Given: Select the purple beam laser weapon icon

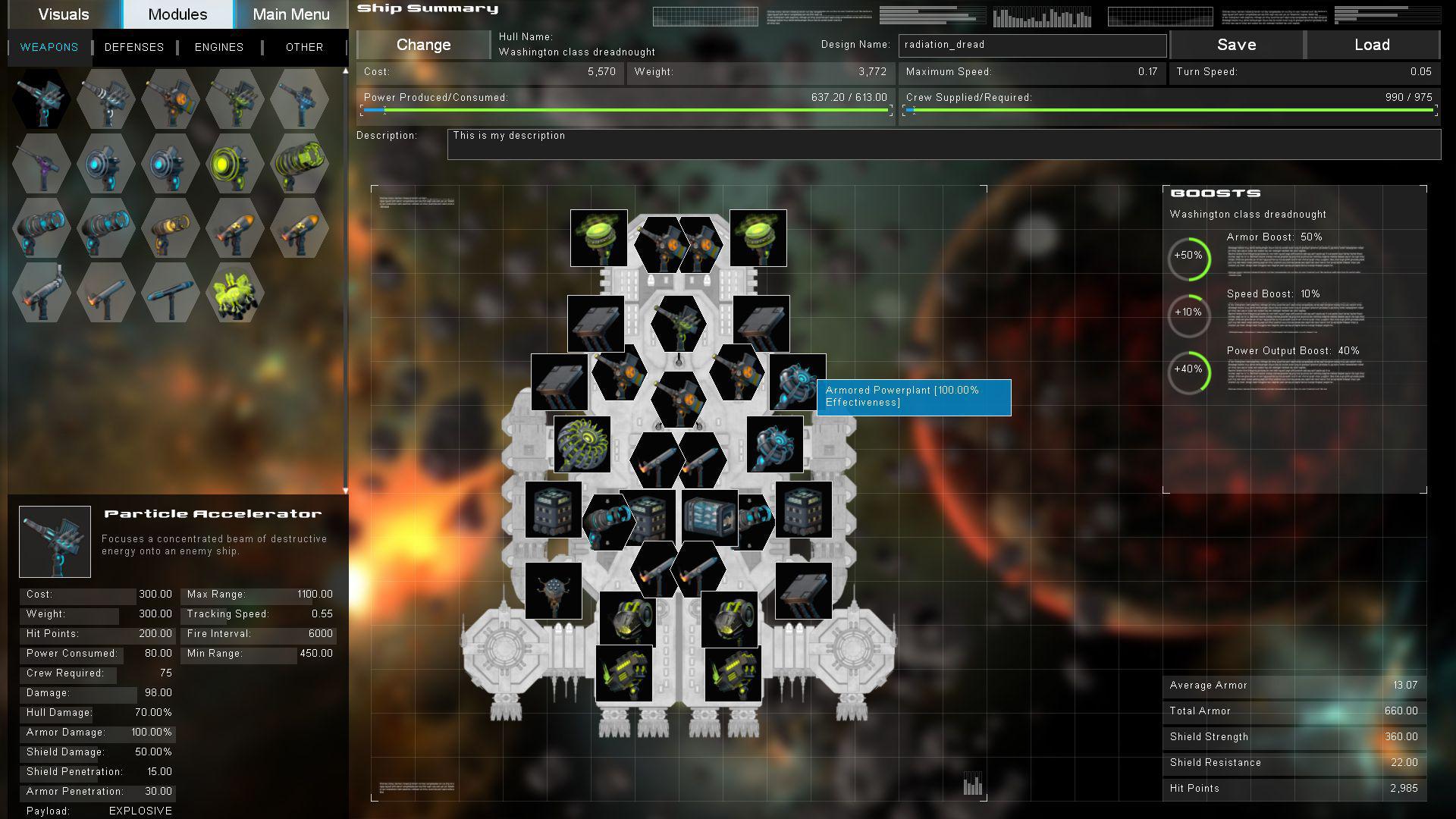Looking at the screenshot, I should point(42,163).
